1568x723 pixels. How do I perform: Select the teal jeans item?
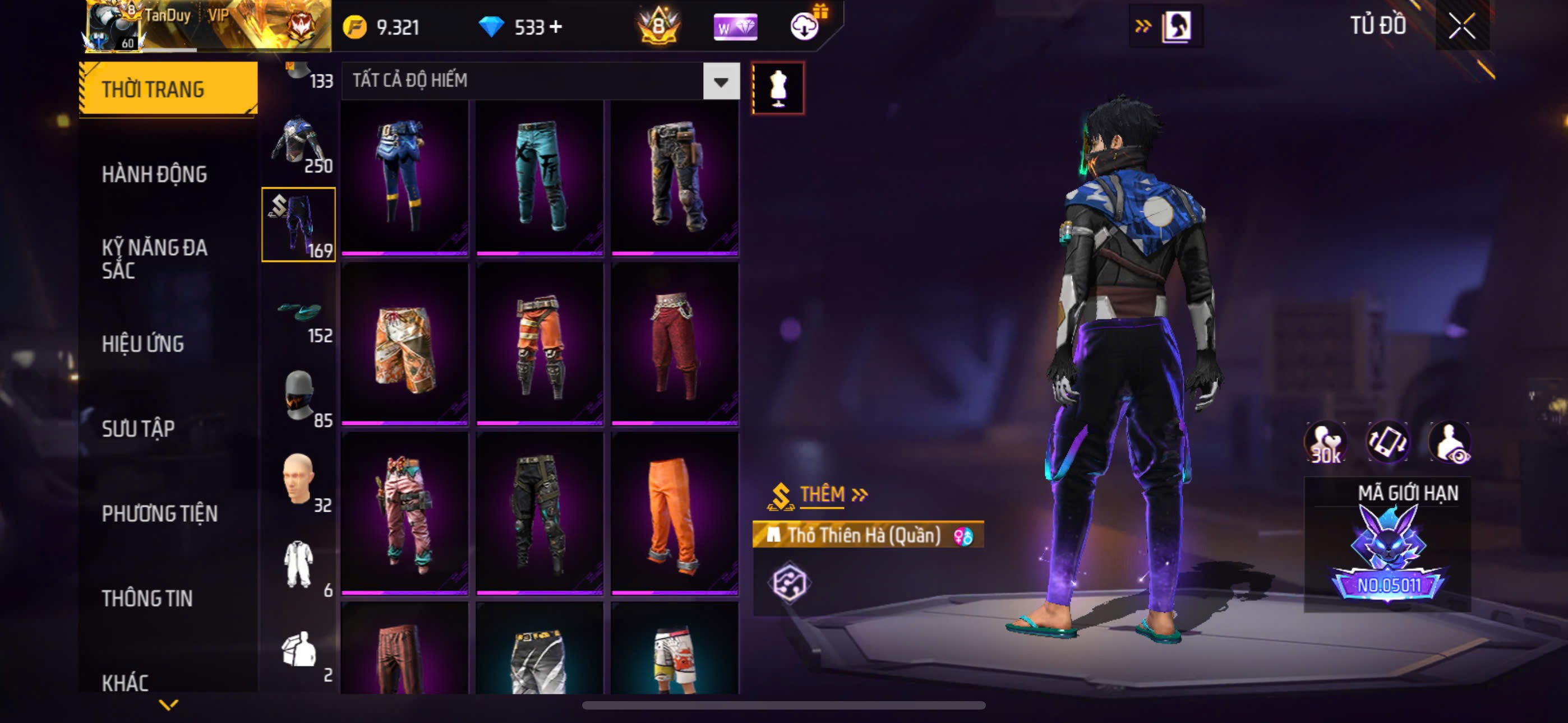[539, 177]
